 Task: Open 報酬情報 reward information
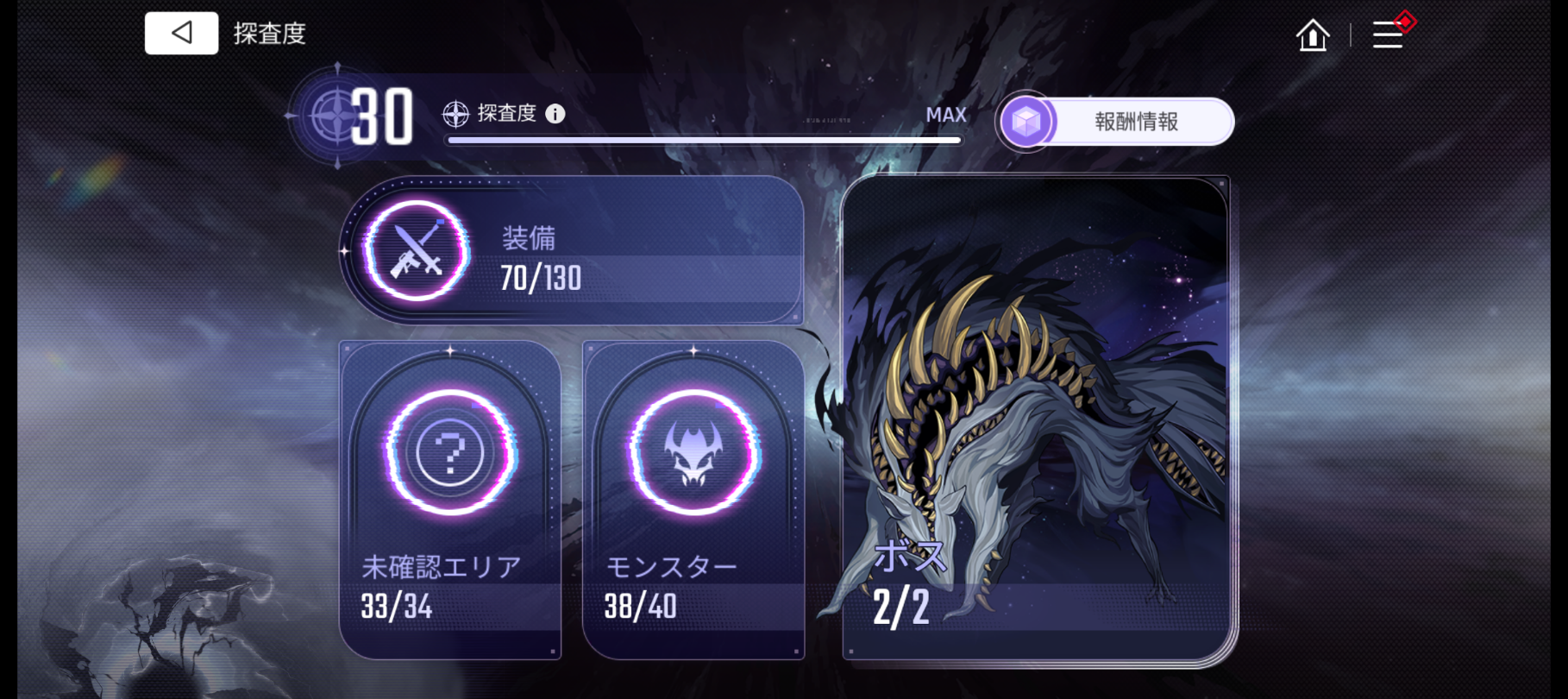coord(1117,122)
